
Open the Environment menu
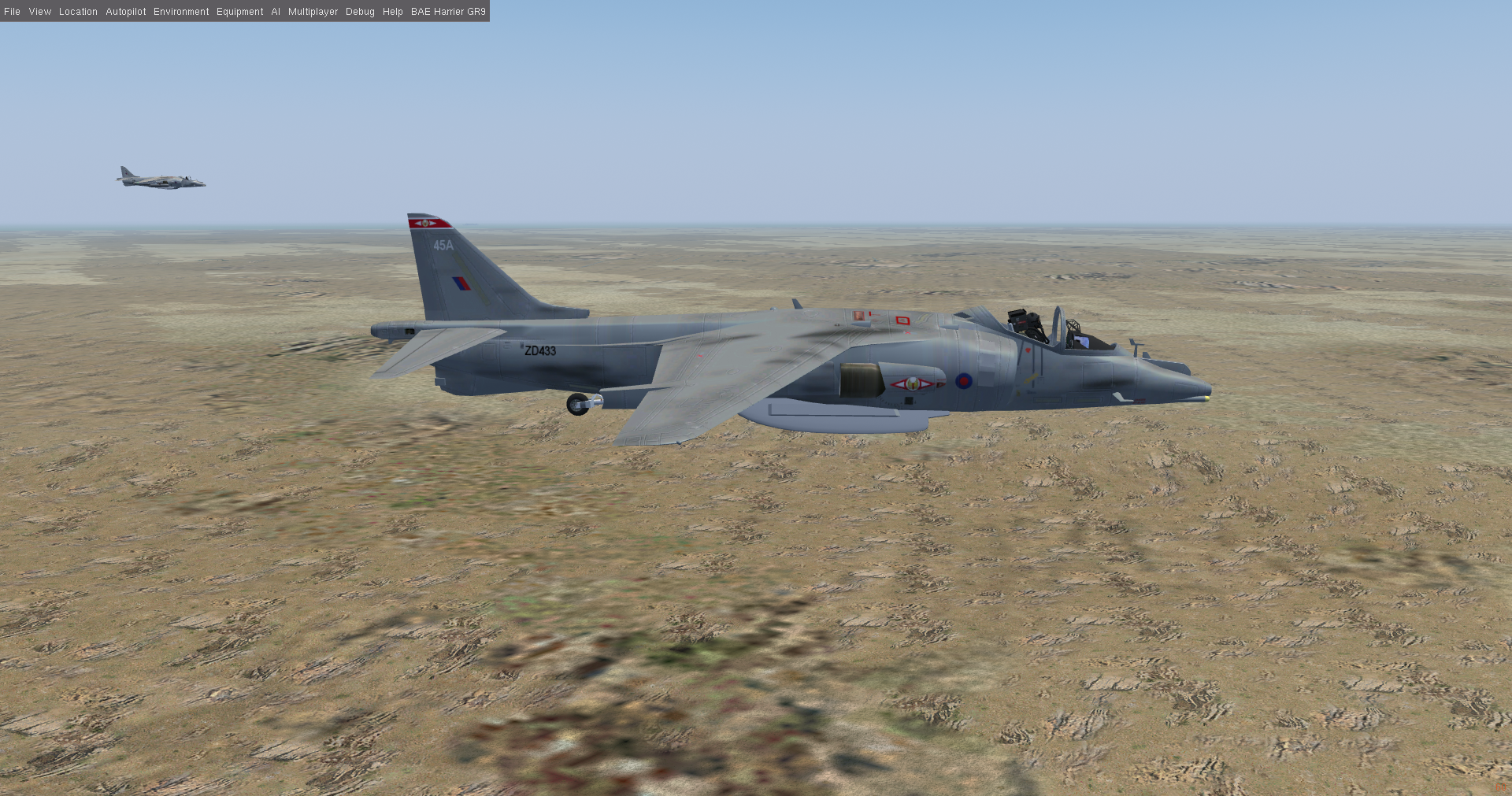pos(181,12)
